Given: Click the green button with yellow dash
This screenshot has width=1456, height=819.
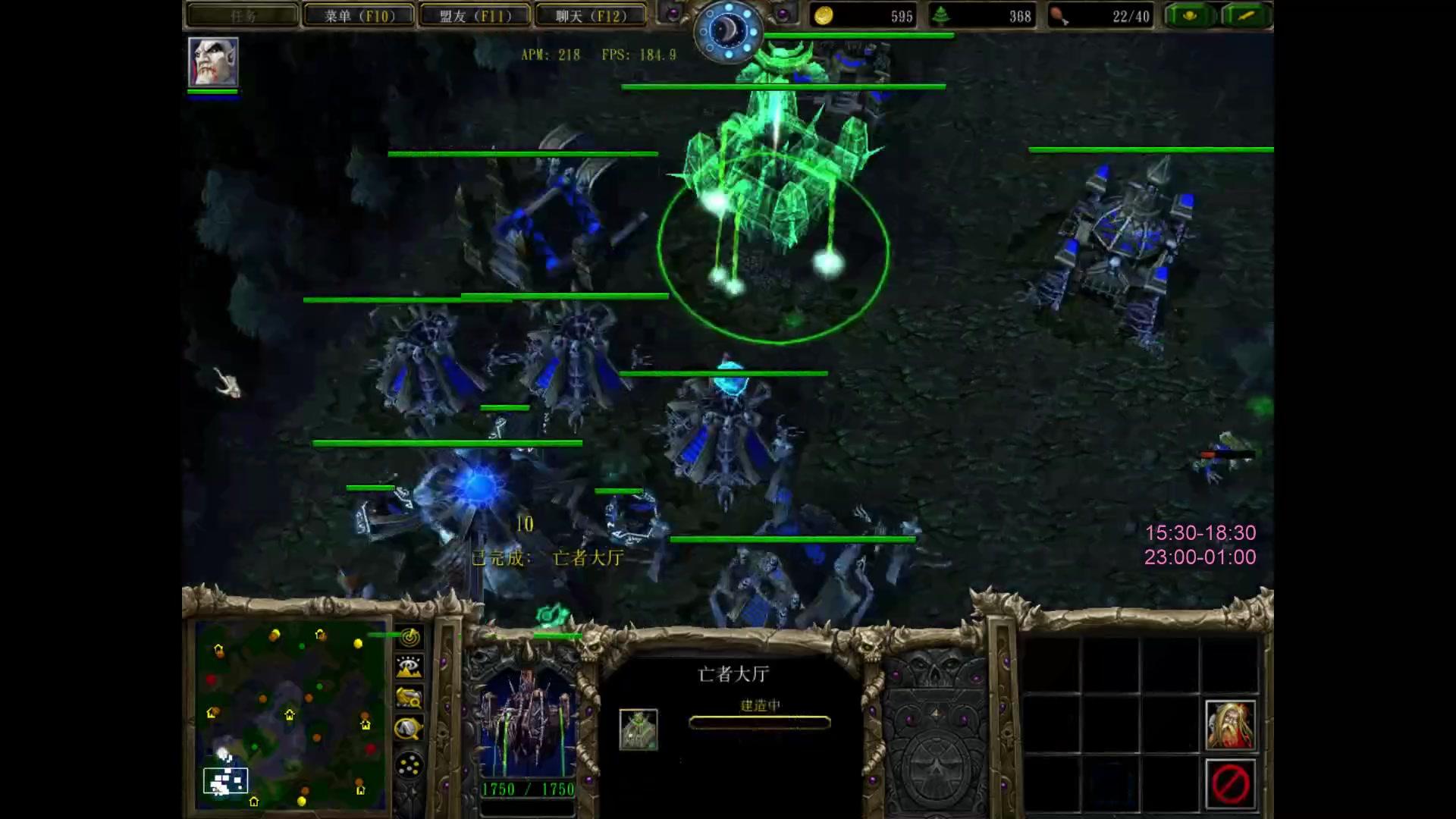Looking at the screenshot, I should 1247,16.
